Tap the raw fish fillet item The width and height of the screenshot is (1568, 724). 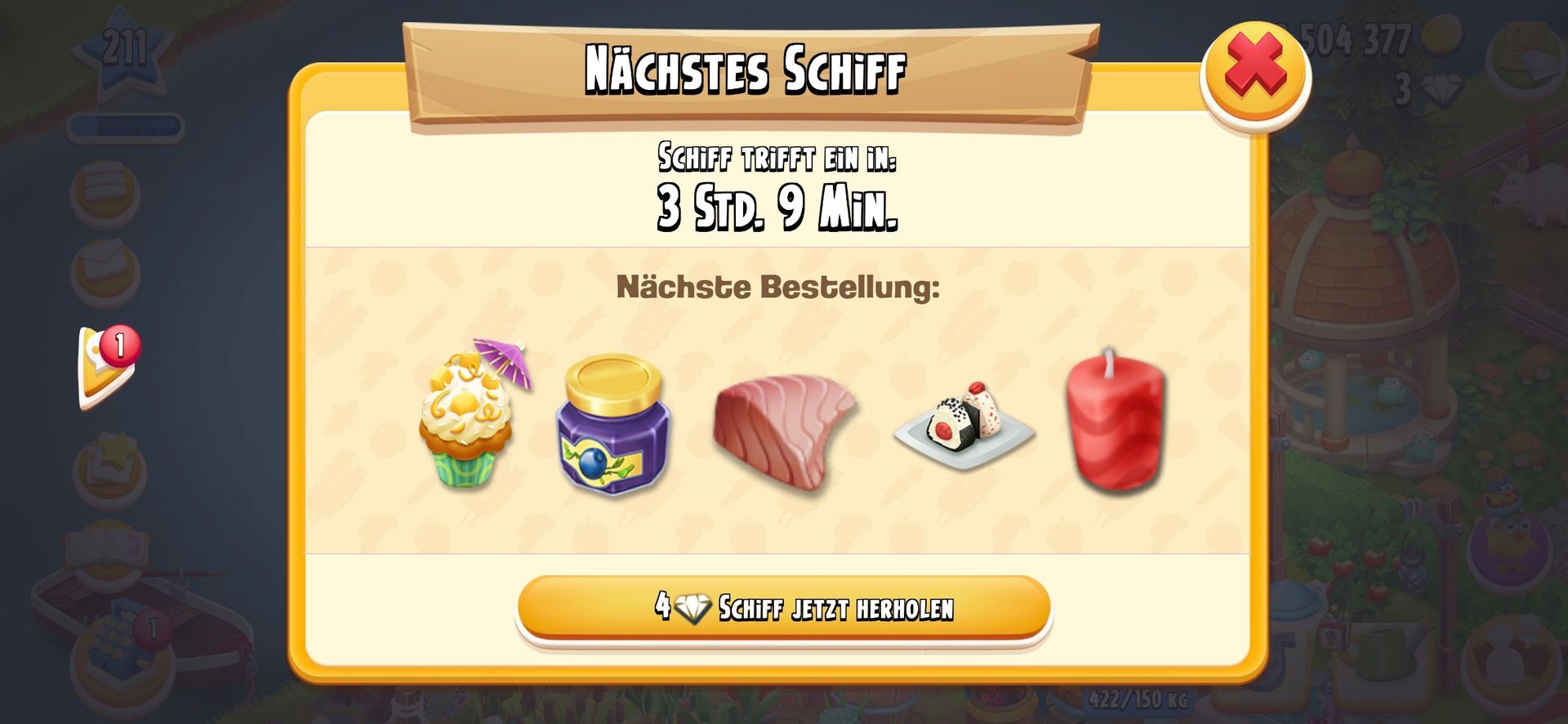[783, 429]
